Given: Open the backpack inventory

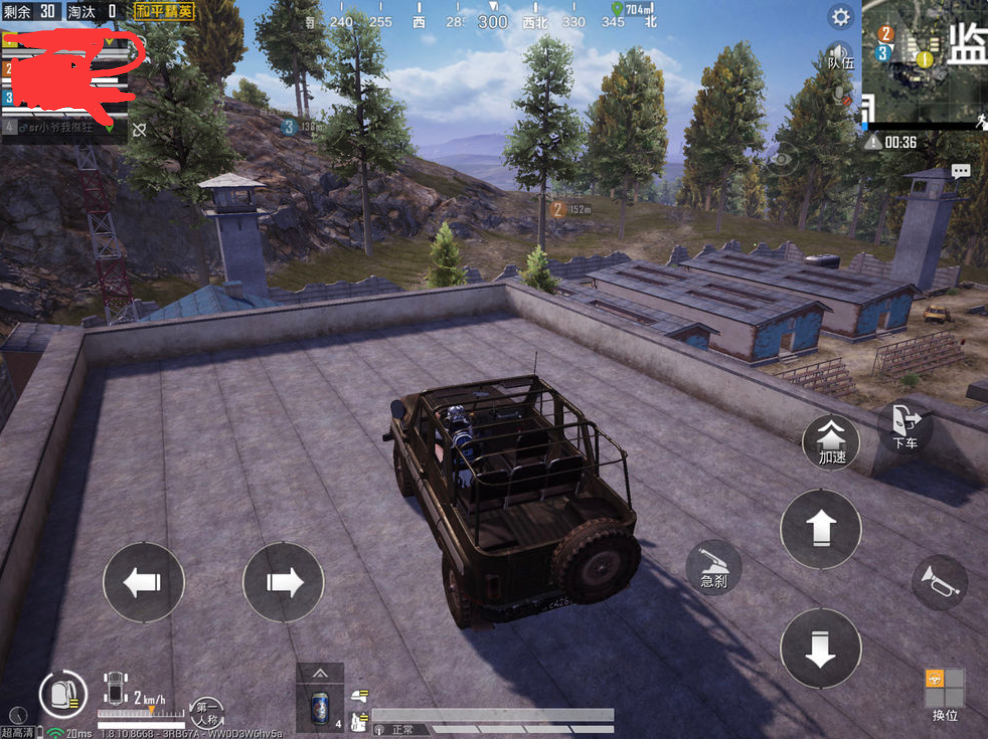Looking at the screenshot, I should [x=62, y=692].
